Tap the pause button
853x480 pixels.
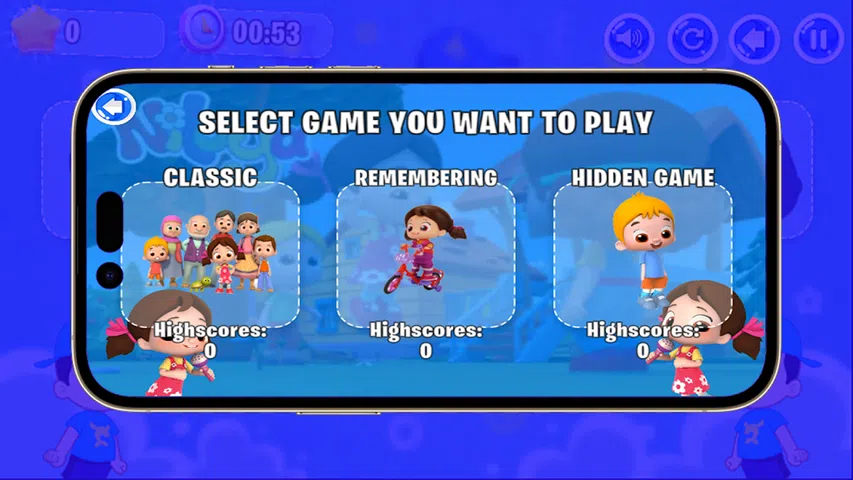[x=818, y=39]
